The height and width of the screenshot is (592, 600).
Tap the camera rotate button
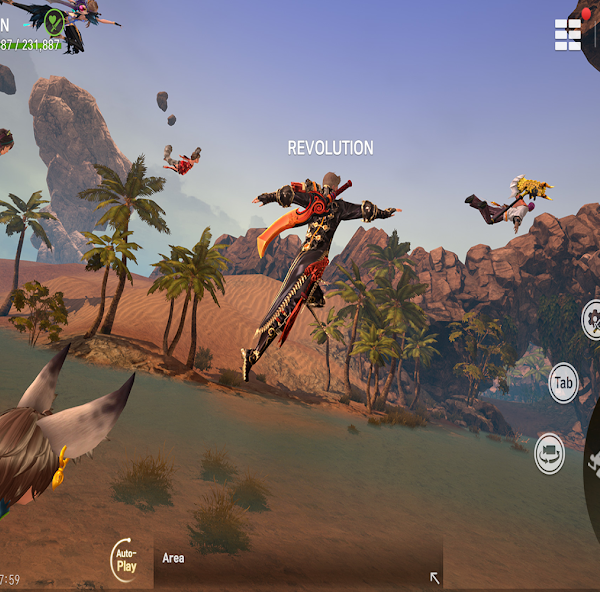point(550,453)
